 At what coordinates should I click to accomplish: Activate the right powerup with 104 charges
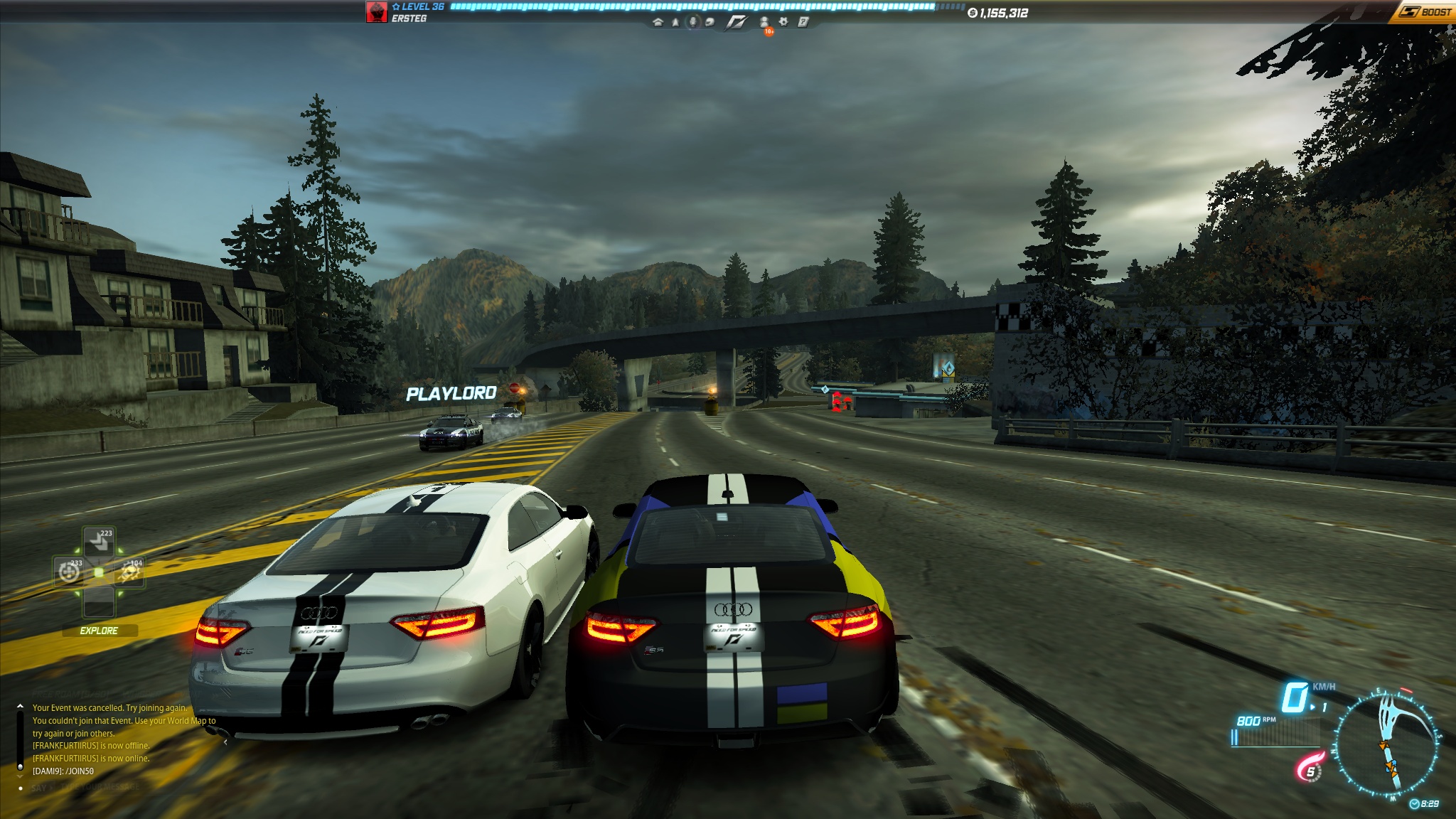tap(129, 572)
